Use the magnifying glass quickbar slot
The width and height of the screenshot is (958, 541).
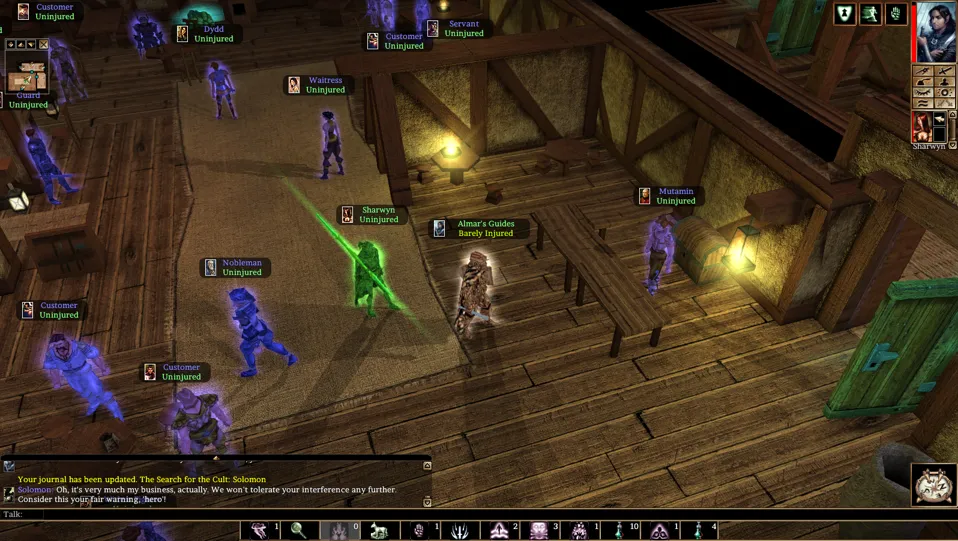(299, 530)
